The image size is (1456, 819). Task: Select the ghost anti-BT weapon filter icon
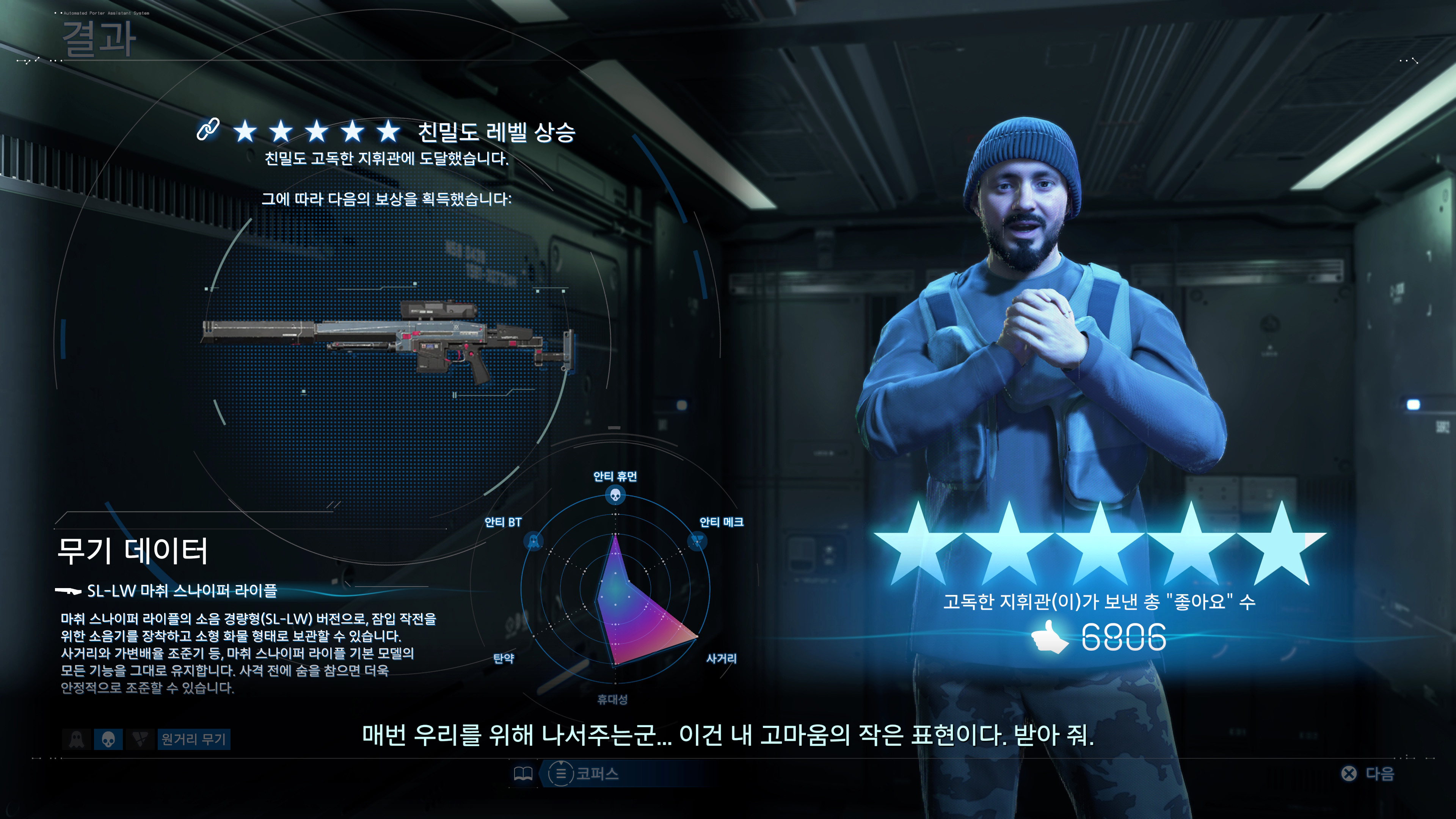click(x=76, y=741)
